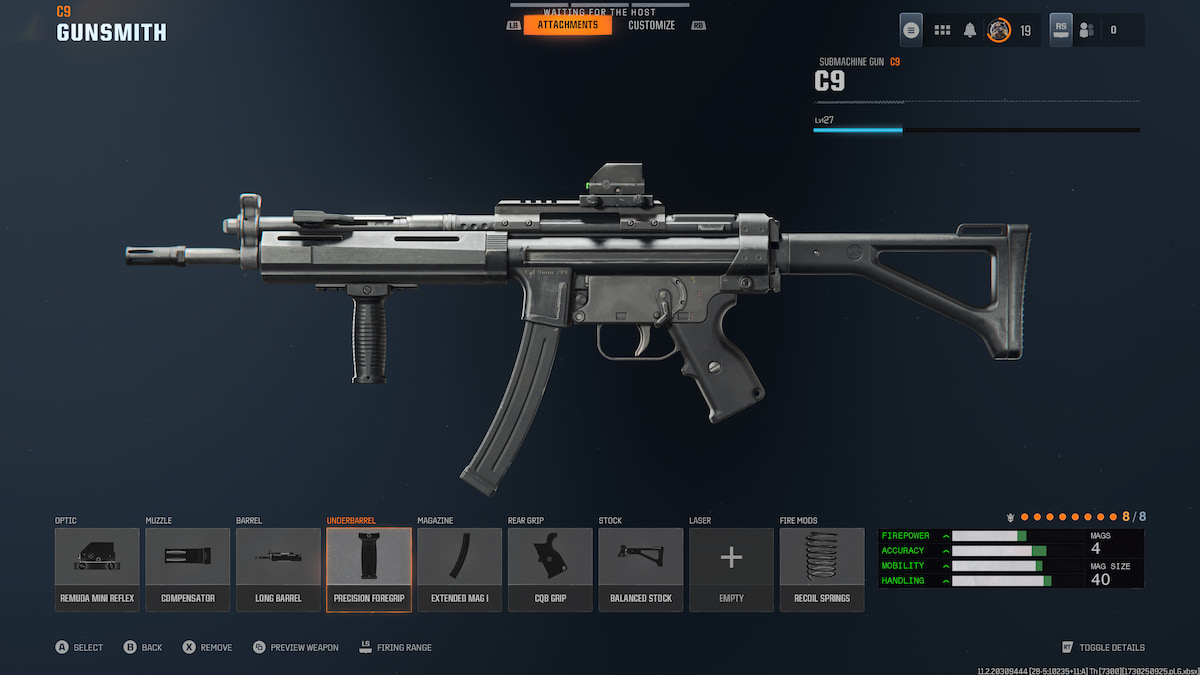Open the Customize tab
The height and width of the screenshot is (675, 1200).
(x=651, y=25)
